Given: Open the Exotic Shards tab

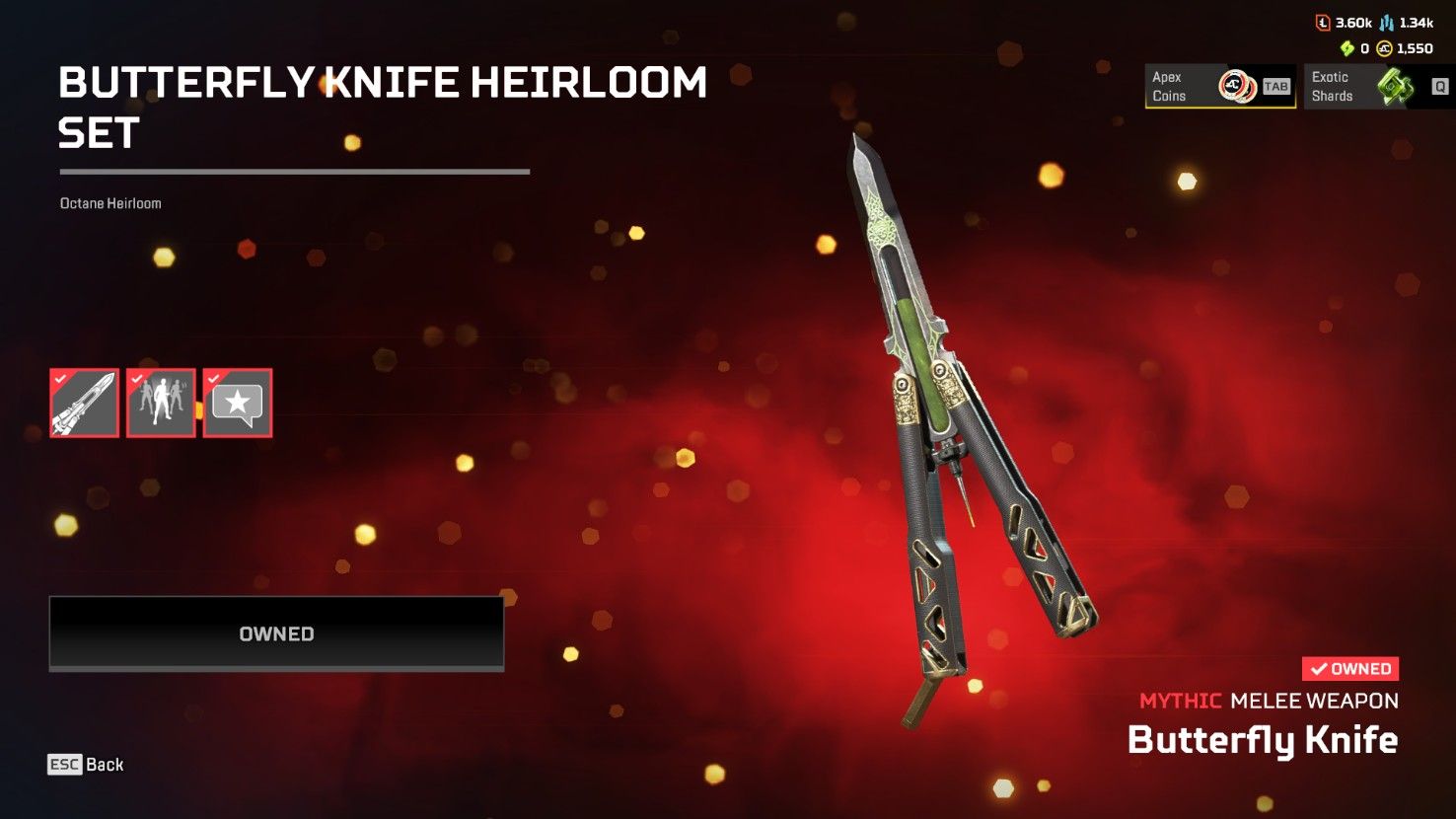Looking at the screenshot, I should click(x=1378, y=87).
